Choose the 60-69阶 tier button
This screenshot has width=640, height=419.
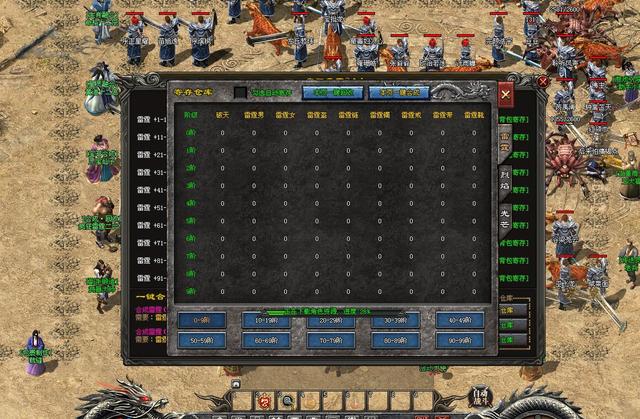[x=266, y=340]
